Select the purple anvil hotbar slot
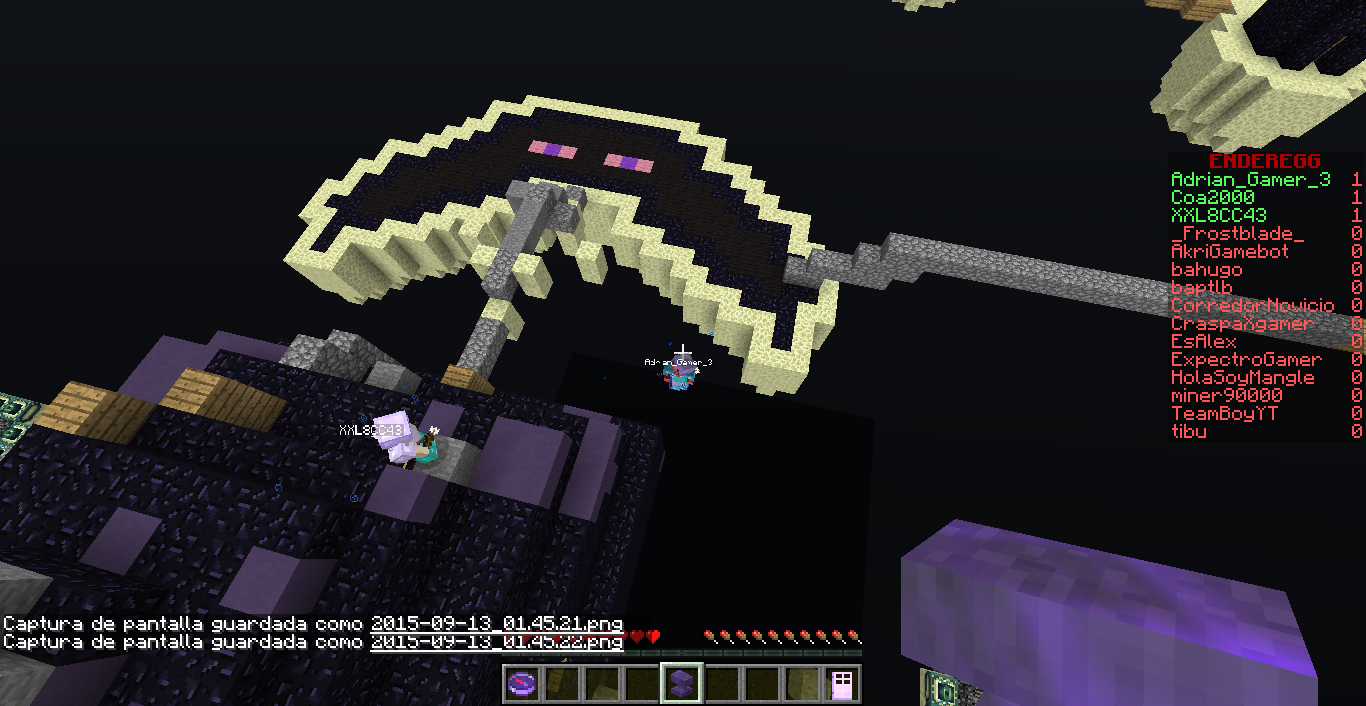This screenshot has height=706, width=1366. pos(681,684)
